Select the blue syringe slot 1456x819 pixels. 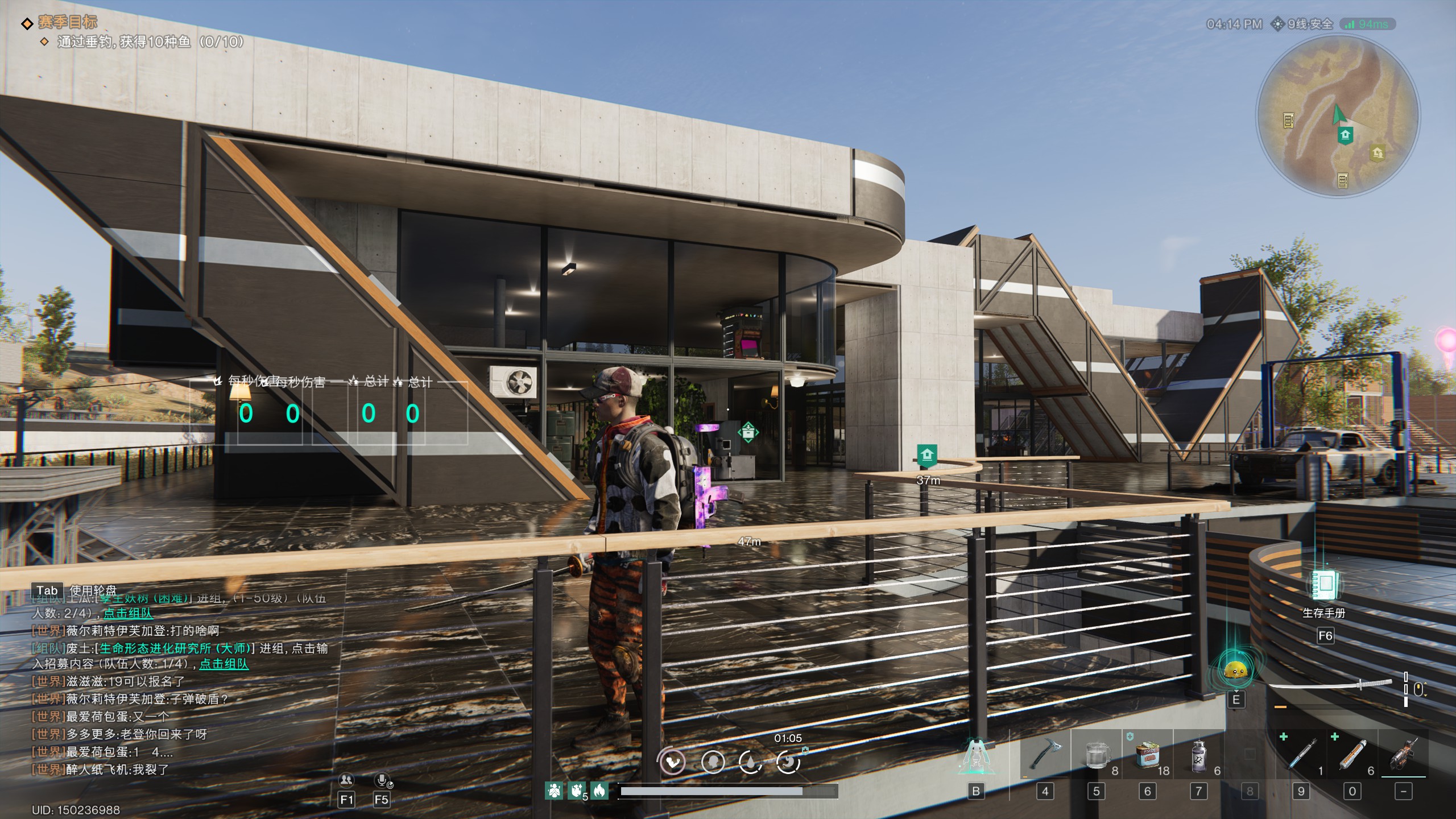(x=1301, y=755)
